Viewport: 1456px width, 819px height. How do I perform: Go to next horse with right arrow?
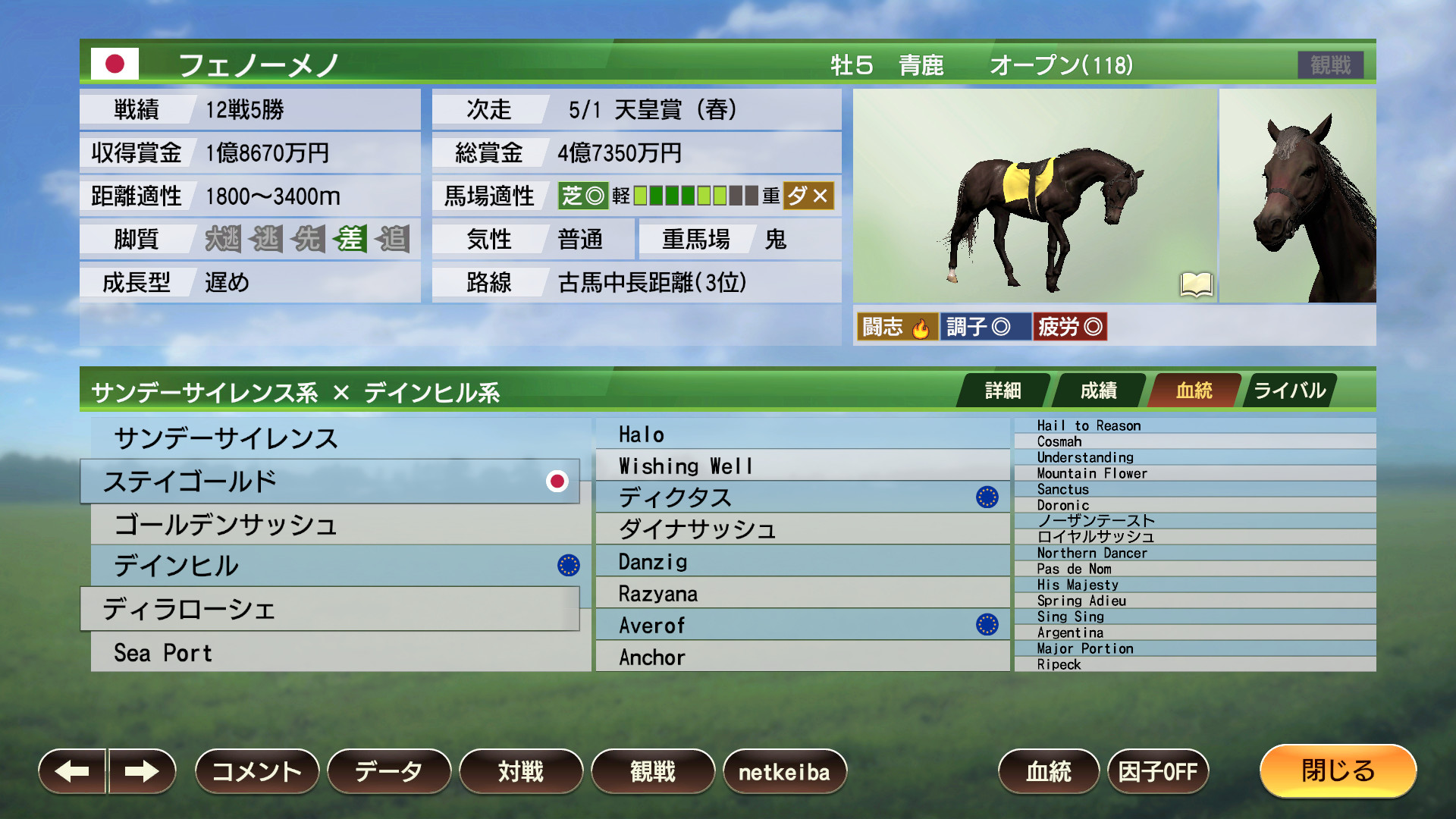(x=141, y=771)
